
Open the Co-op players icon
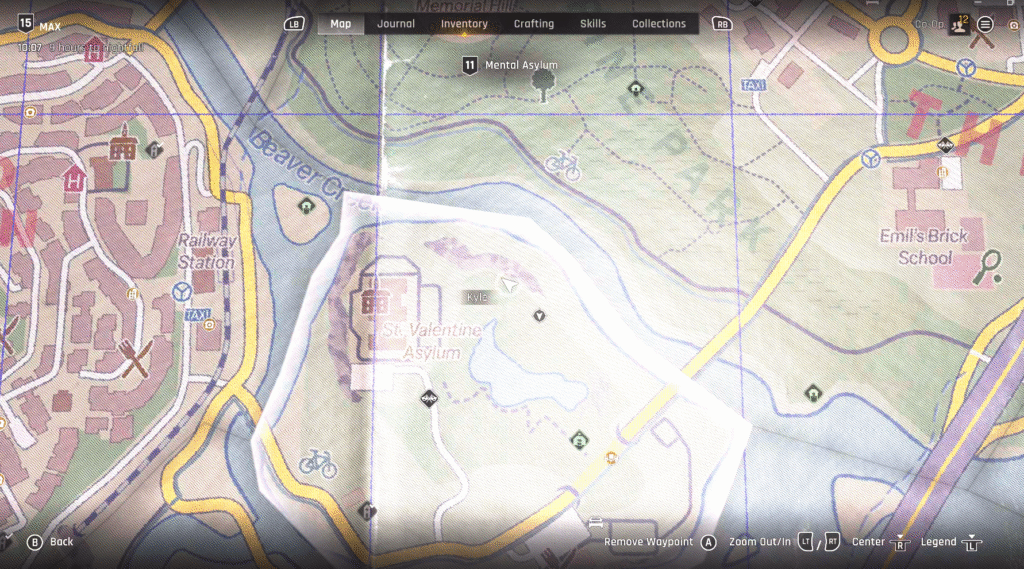[x=959, y=24]
